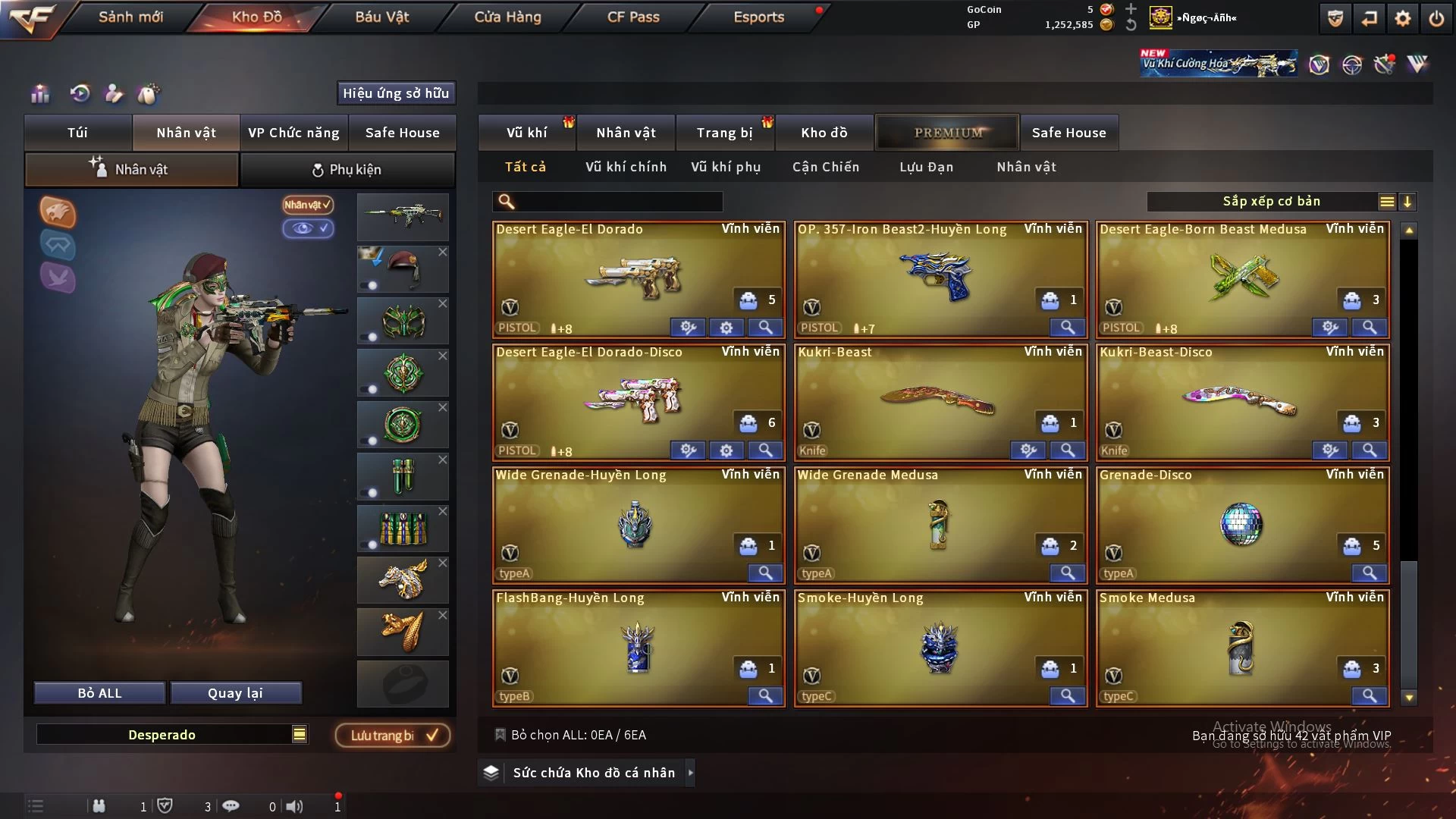This screenshot has width=1456, height=819.
Task: Pick the Grenade-Disco item
Action: point(1241,525)
